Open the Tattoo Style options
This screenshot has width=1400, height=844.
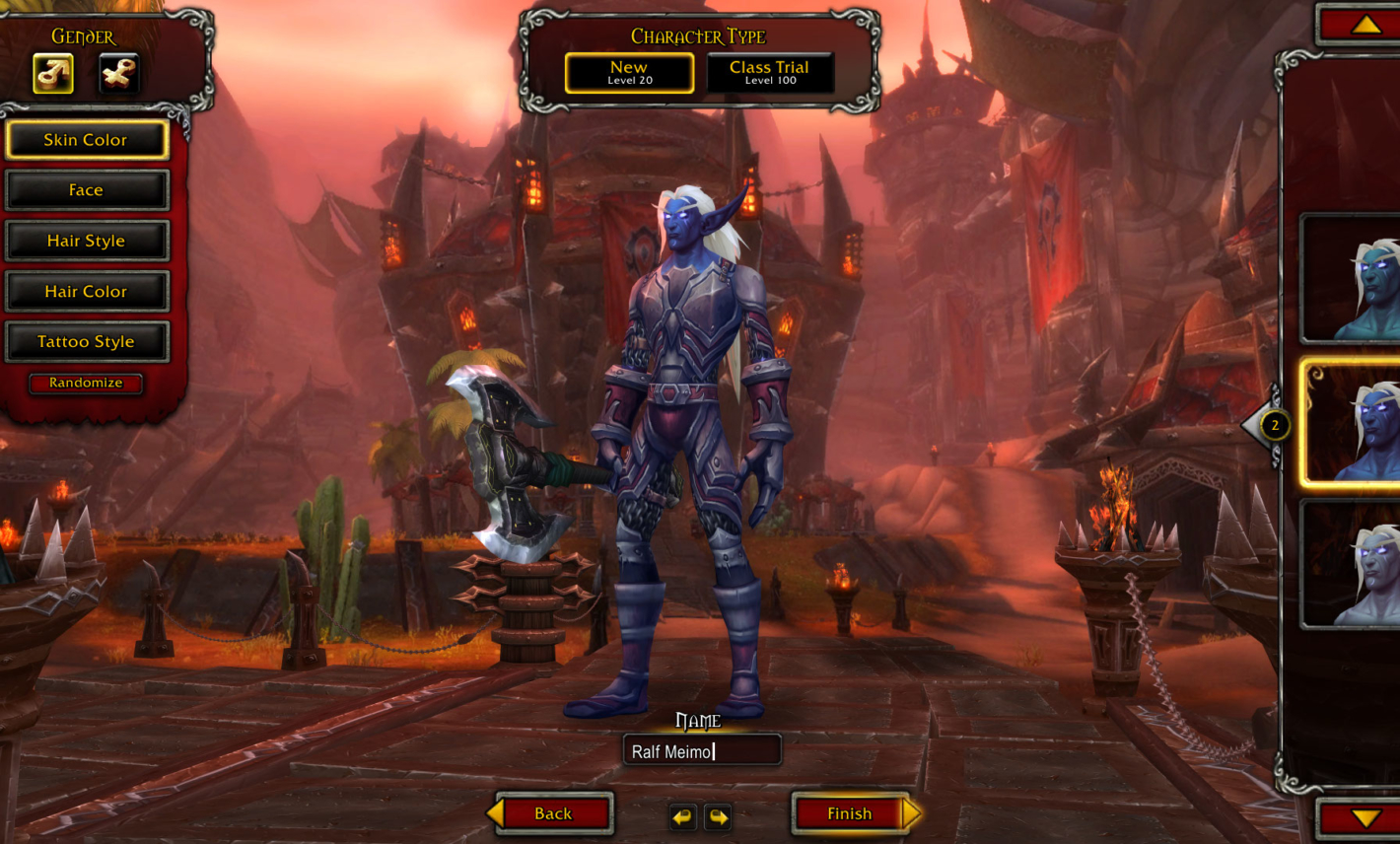87,341
